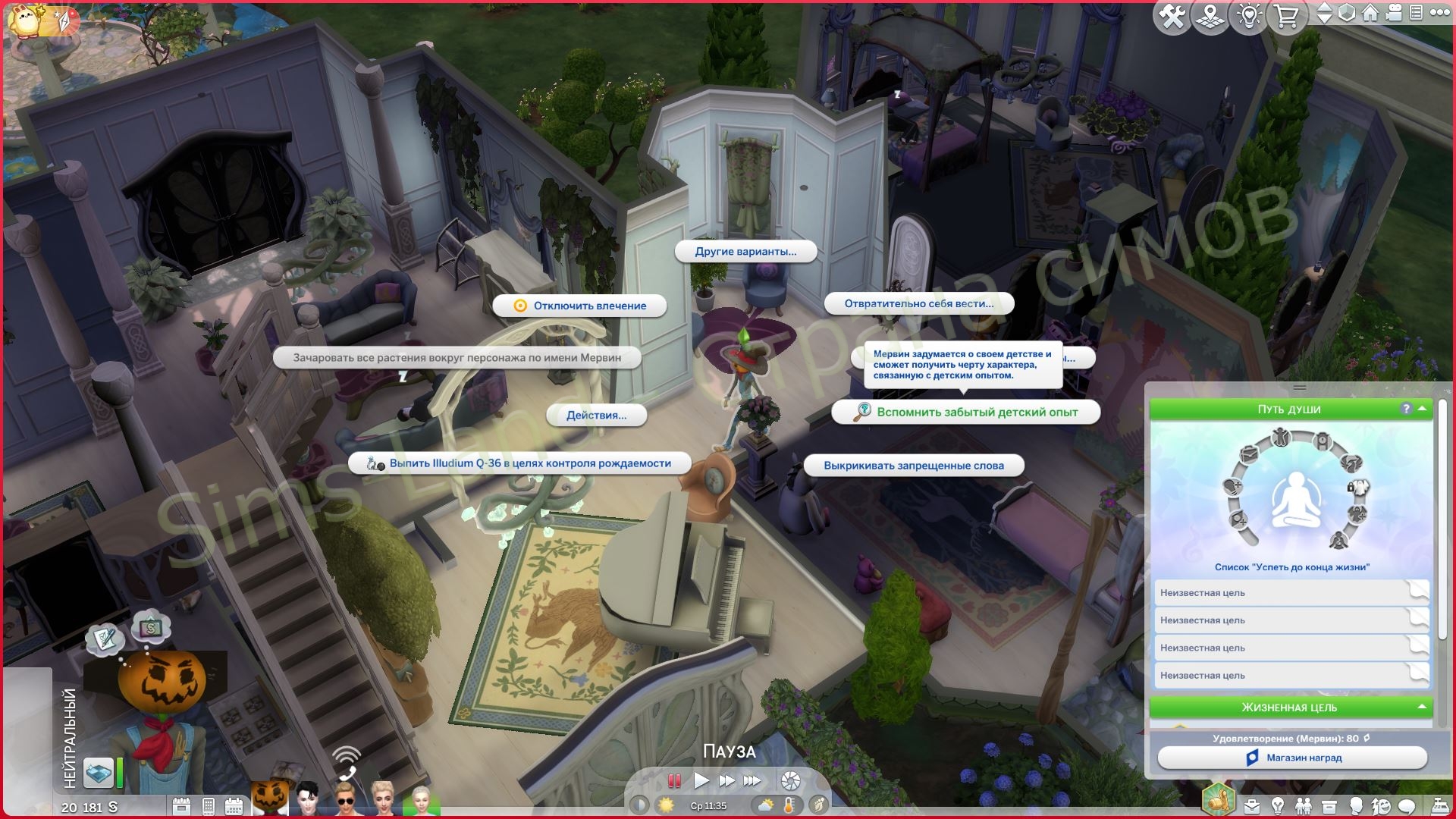Image resolution: width=1456 pixels, height=819 pixels.
Task: Open 'Отвратительно себя вести...' submenu
Action: (x=918, y=303)
